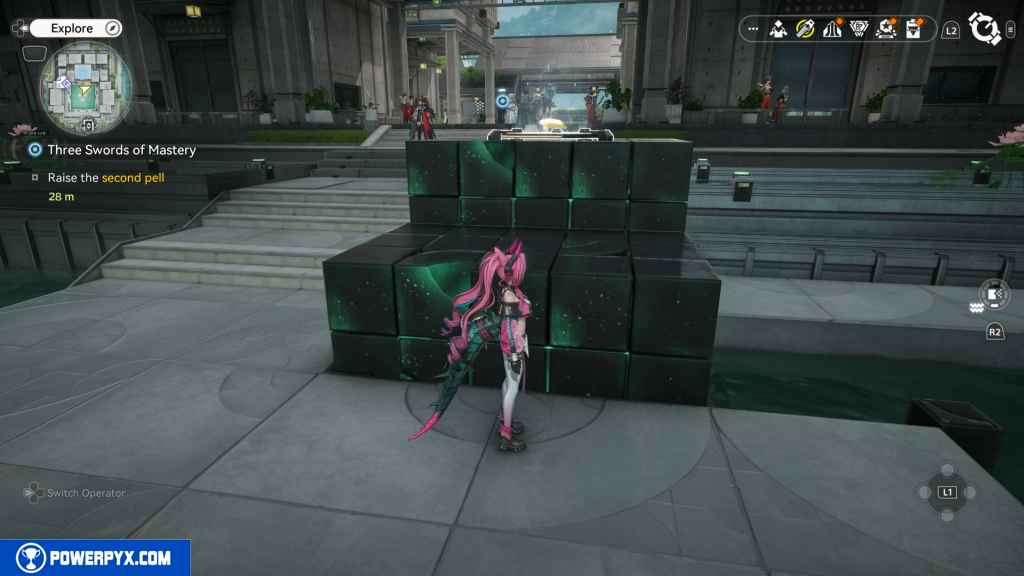Click the large circular ring menu icon
Screen dimensions: 1024x576
pos(984,29)
